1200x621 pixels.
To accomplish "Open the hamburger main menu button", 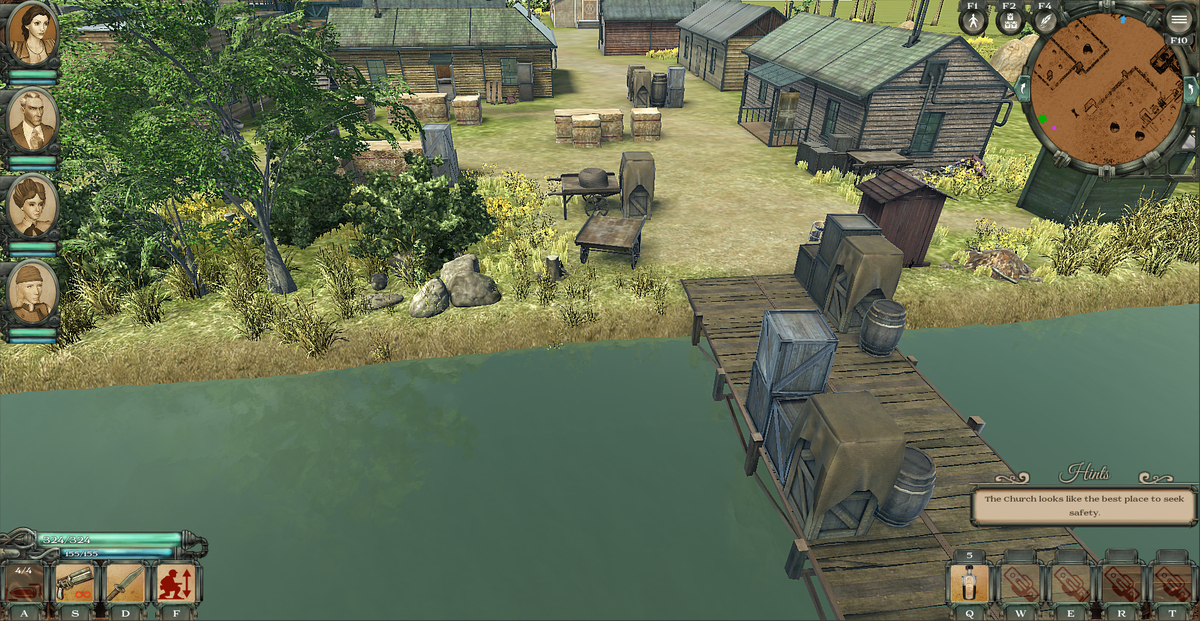I will (1180, 20).
